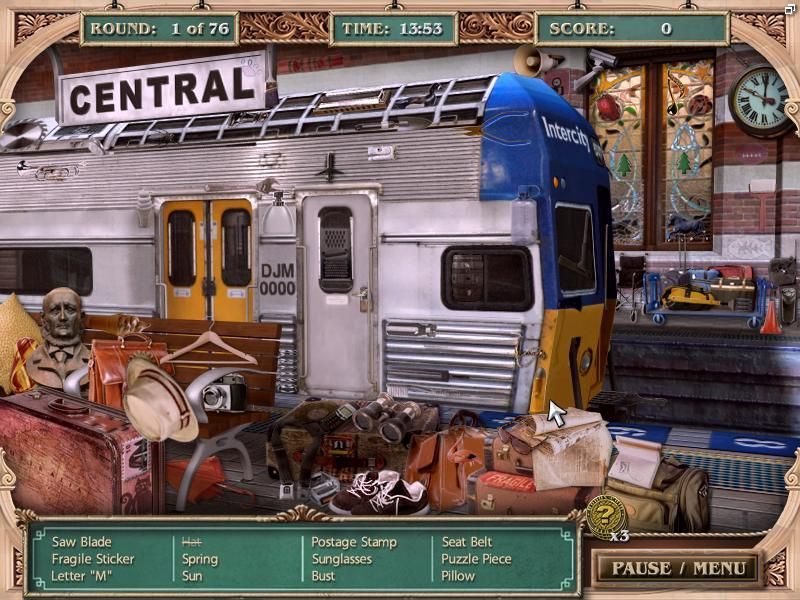Select "Fragile Sticker" in the item list
This screenshot has height=600, width=800.
pyautogui.click(x=93, y=559)
